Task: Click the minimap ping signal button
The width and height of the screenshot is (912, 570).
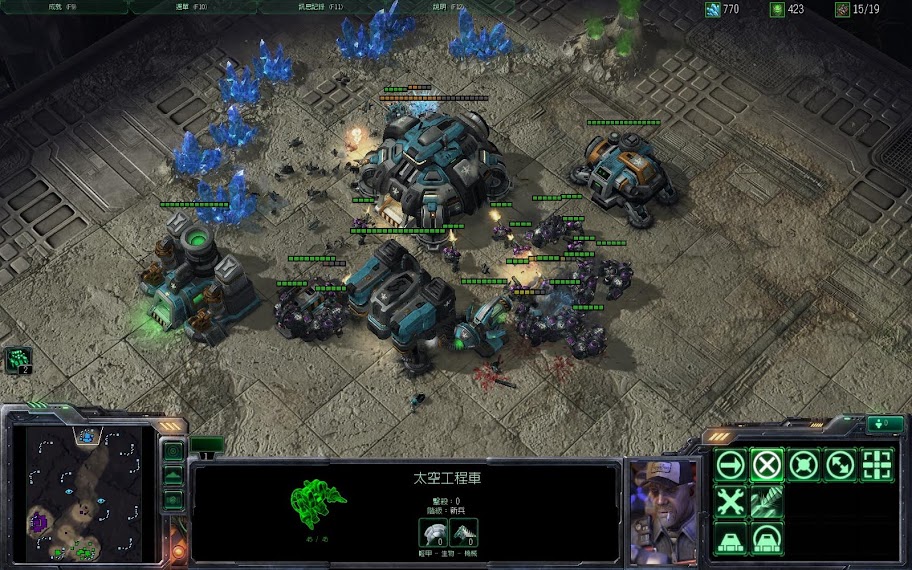Action: click(173, 452)
